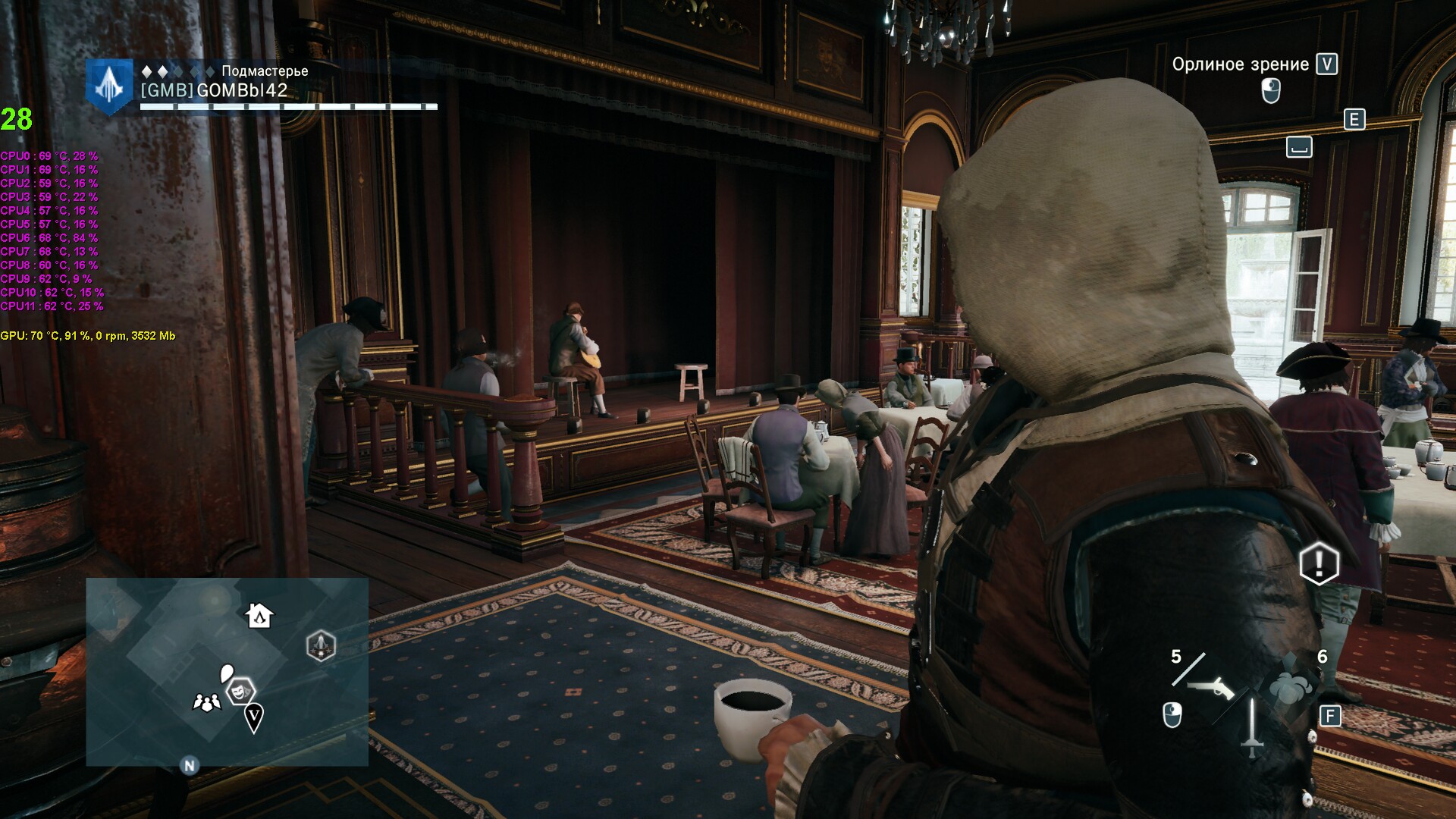
Task: Click the blue assassin emblem by the player name
Action: coord(110,86)
